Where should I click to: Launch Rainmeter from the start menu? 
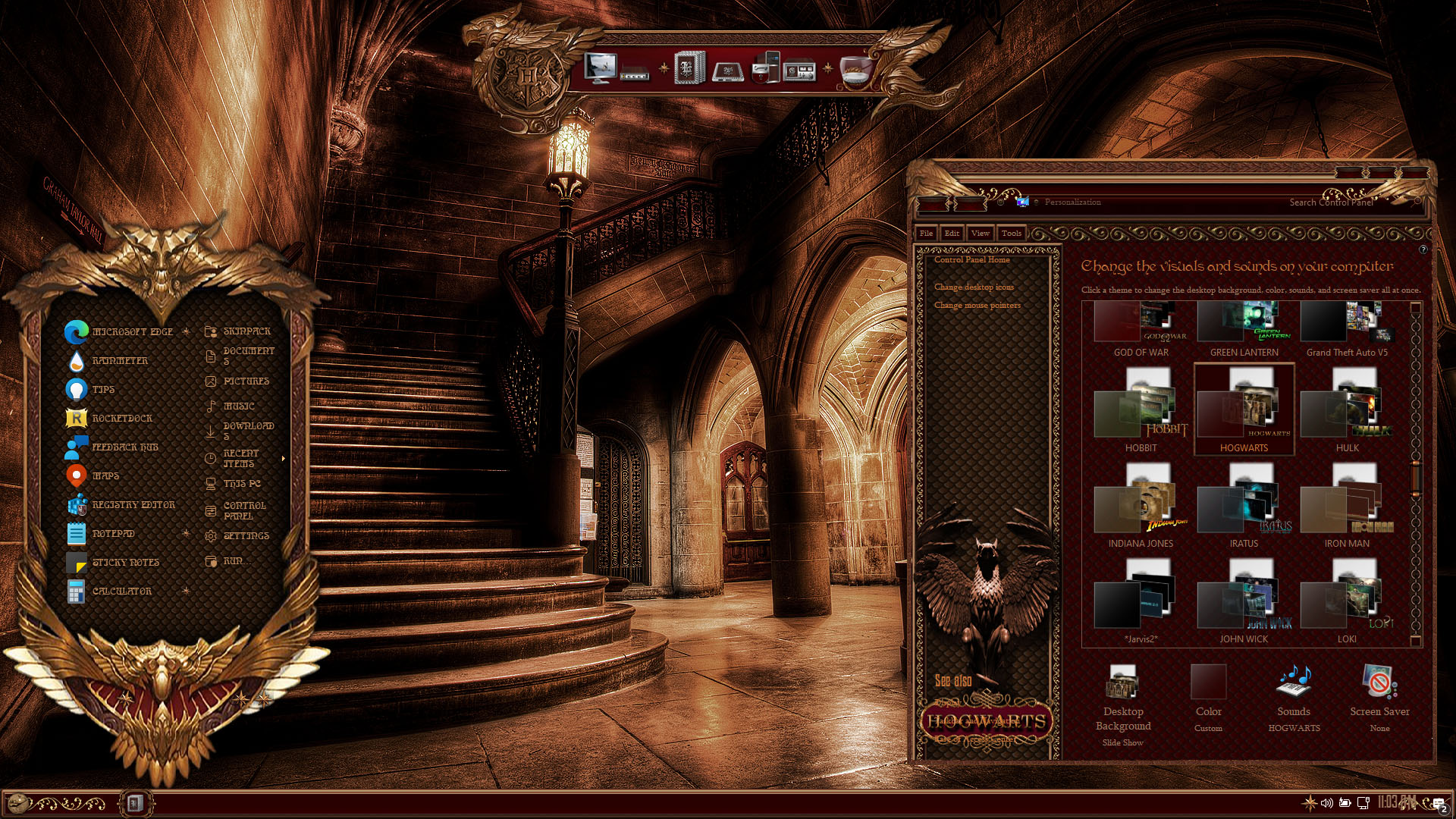(x=120, y=361)
